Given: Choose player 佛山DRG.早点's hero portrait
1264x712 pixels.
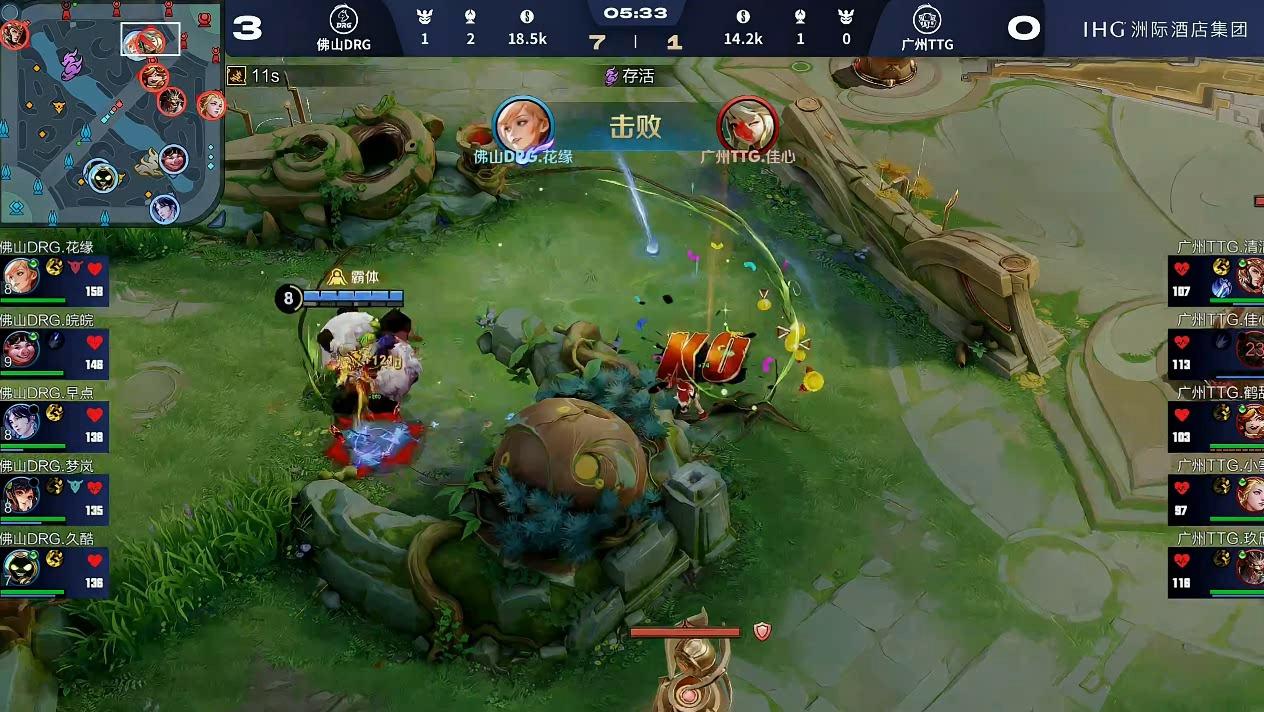Looking at the screenshot, I should [x=21, y=422].
